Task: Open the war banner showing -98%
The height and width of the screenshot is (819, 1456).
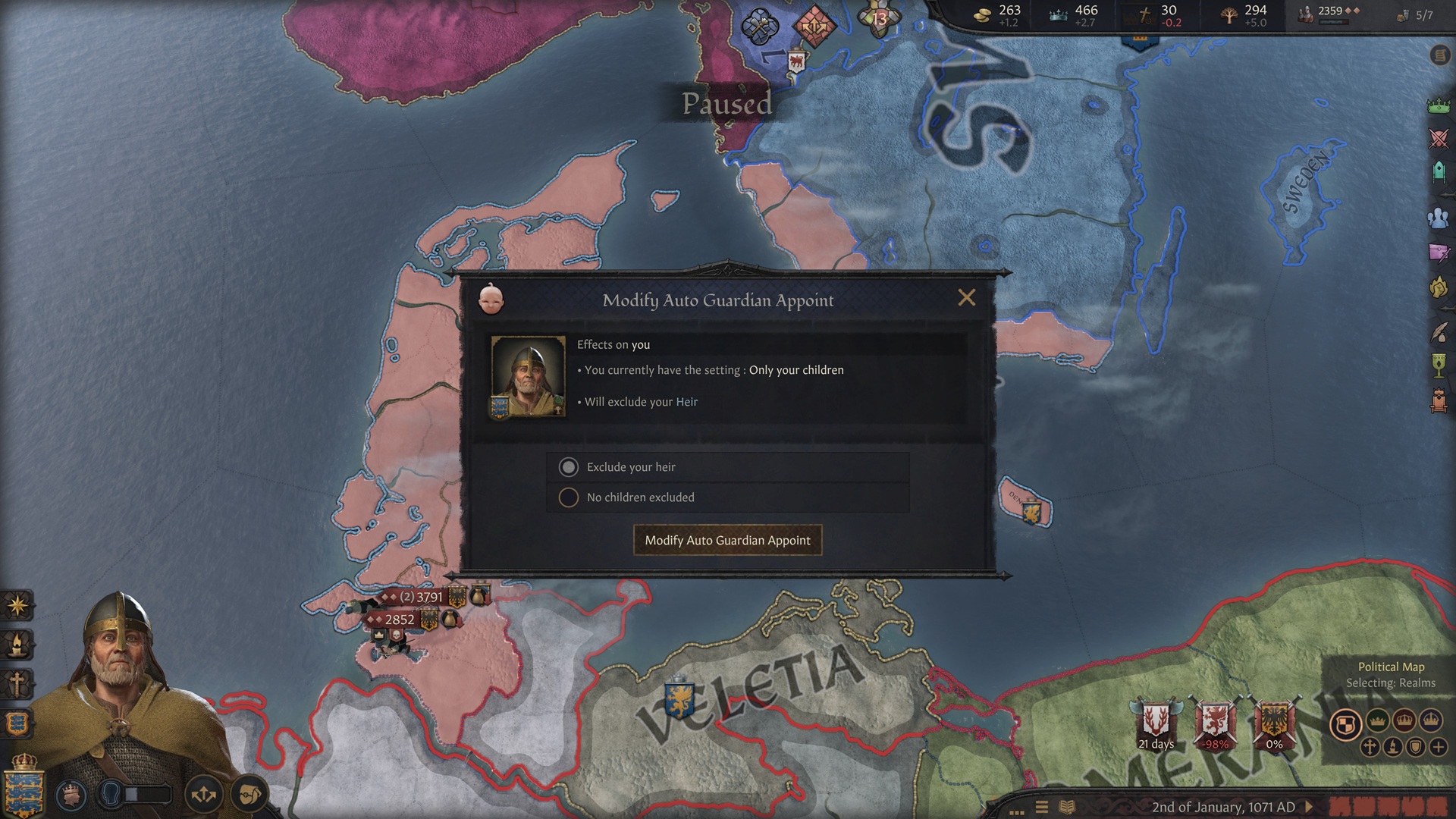Action: click(1216, 724)
